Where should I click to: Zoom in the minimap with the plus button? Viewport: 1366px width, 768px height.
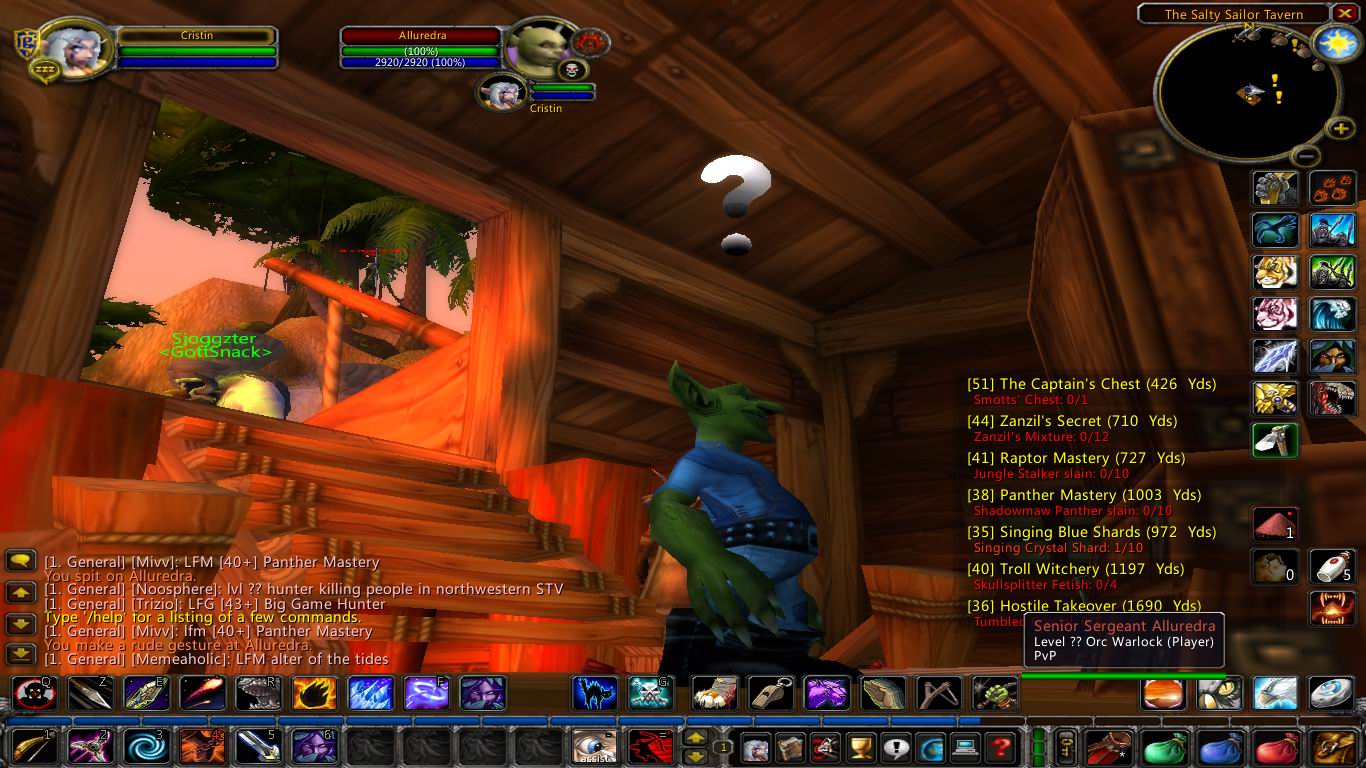point(1340,128)
